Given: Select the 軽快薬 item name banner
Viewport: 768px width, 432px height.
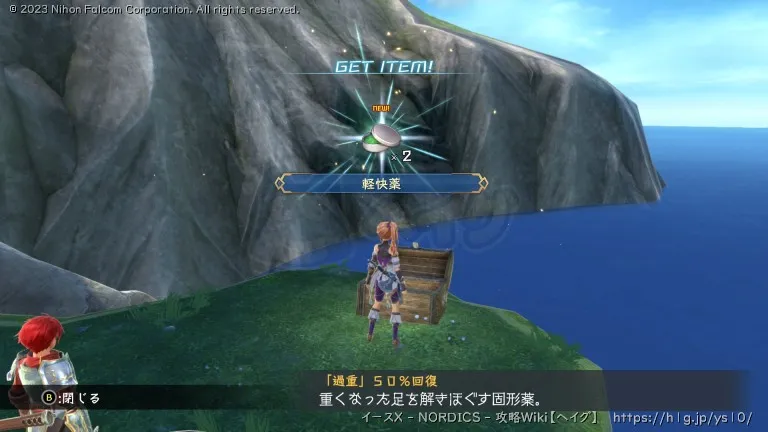Looking at the screenshot, I should [x=383, y=183].
